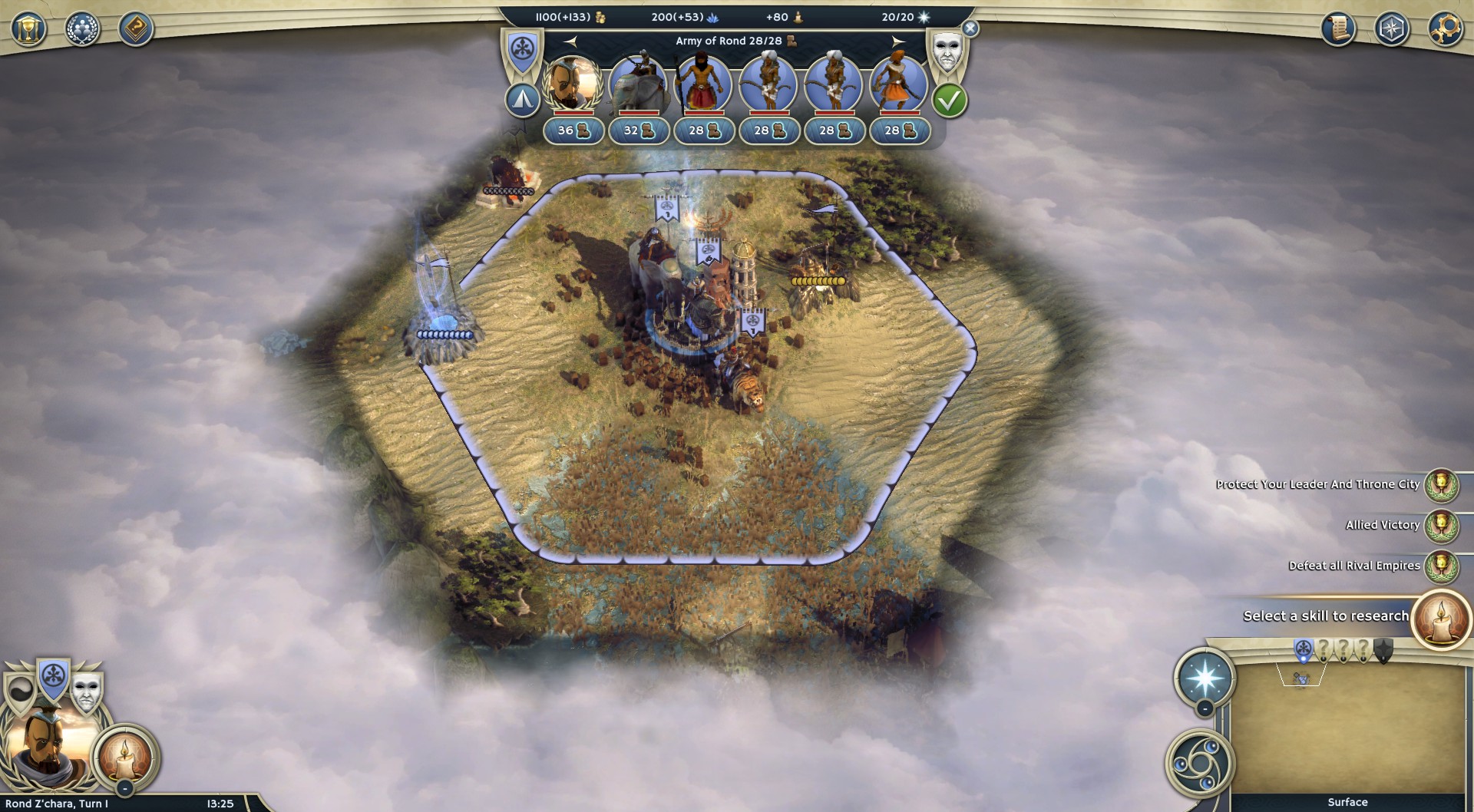Switch to previous army with left arrow
This screenshot has height=812, width=1474.
pyautogui.click(x=570, y=41)
